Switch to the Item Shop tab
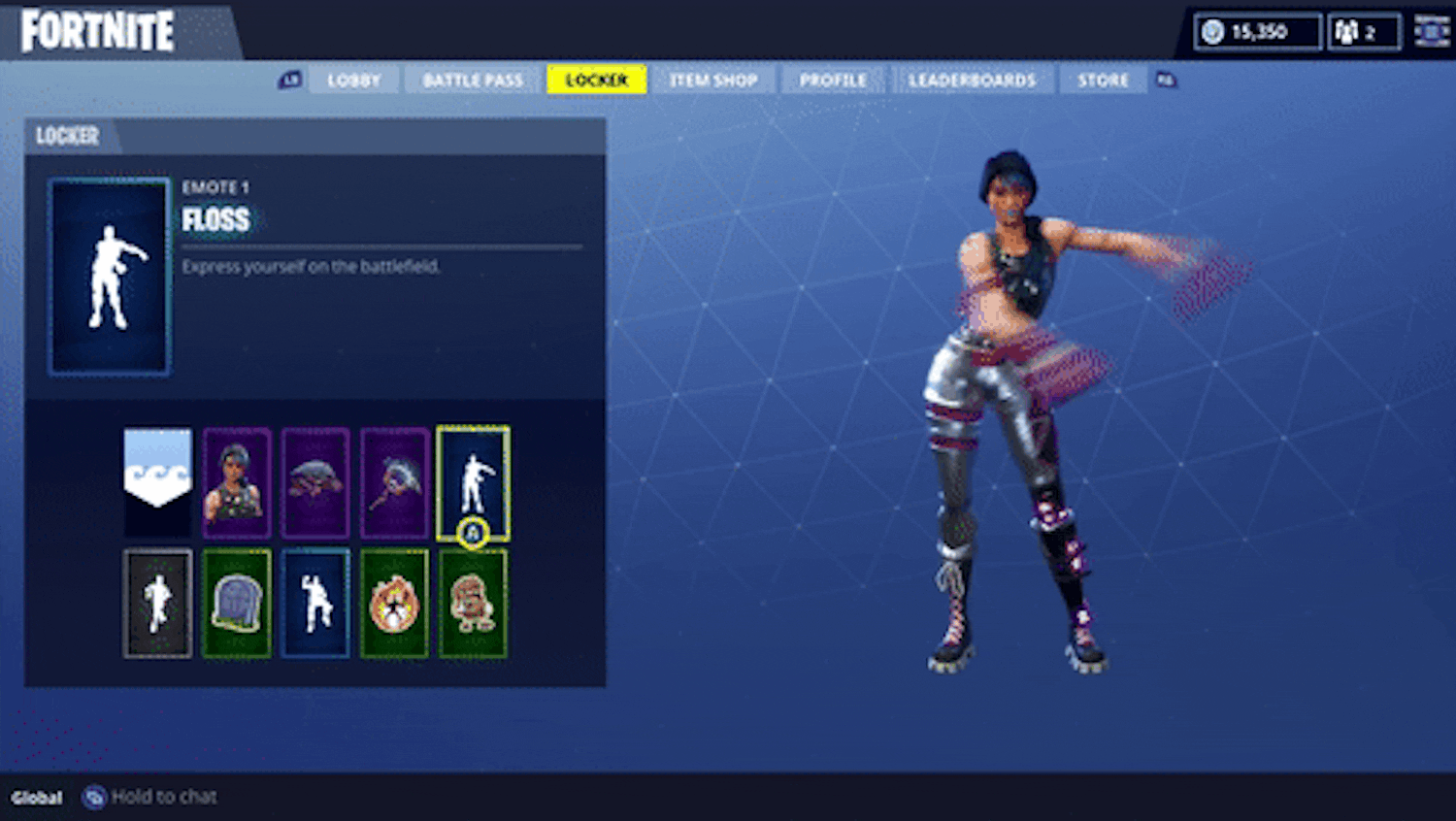1456x821 pixels. click(713, 80)
